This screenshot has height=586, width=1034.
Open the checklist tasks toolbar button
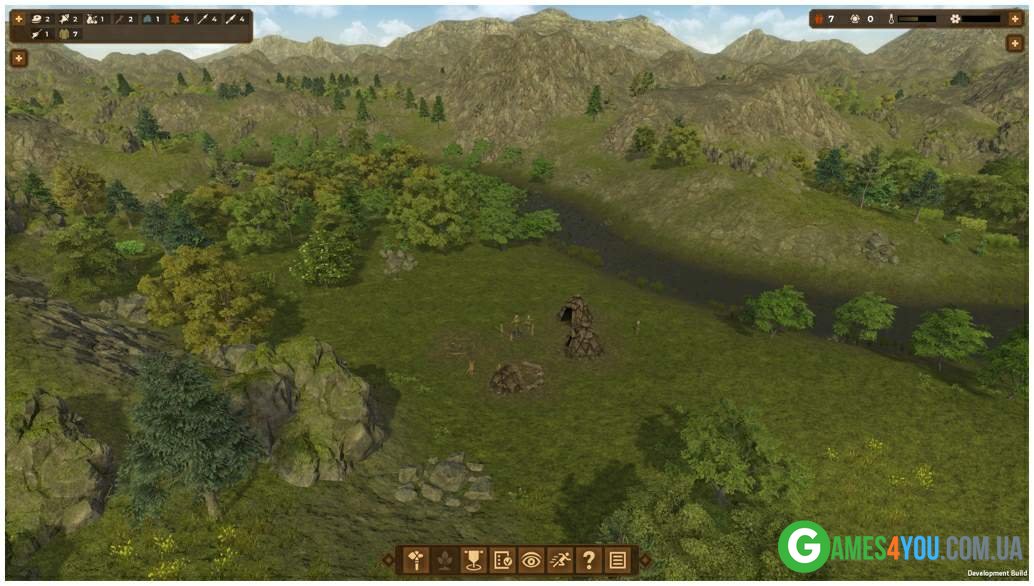[502, 560]
